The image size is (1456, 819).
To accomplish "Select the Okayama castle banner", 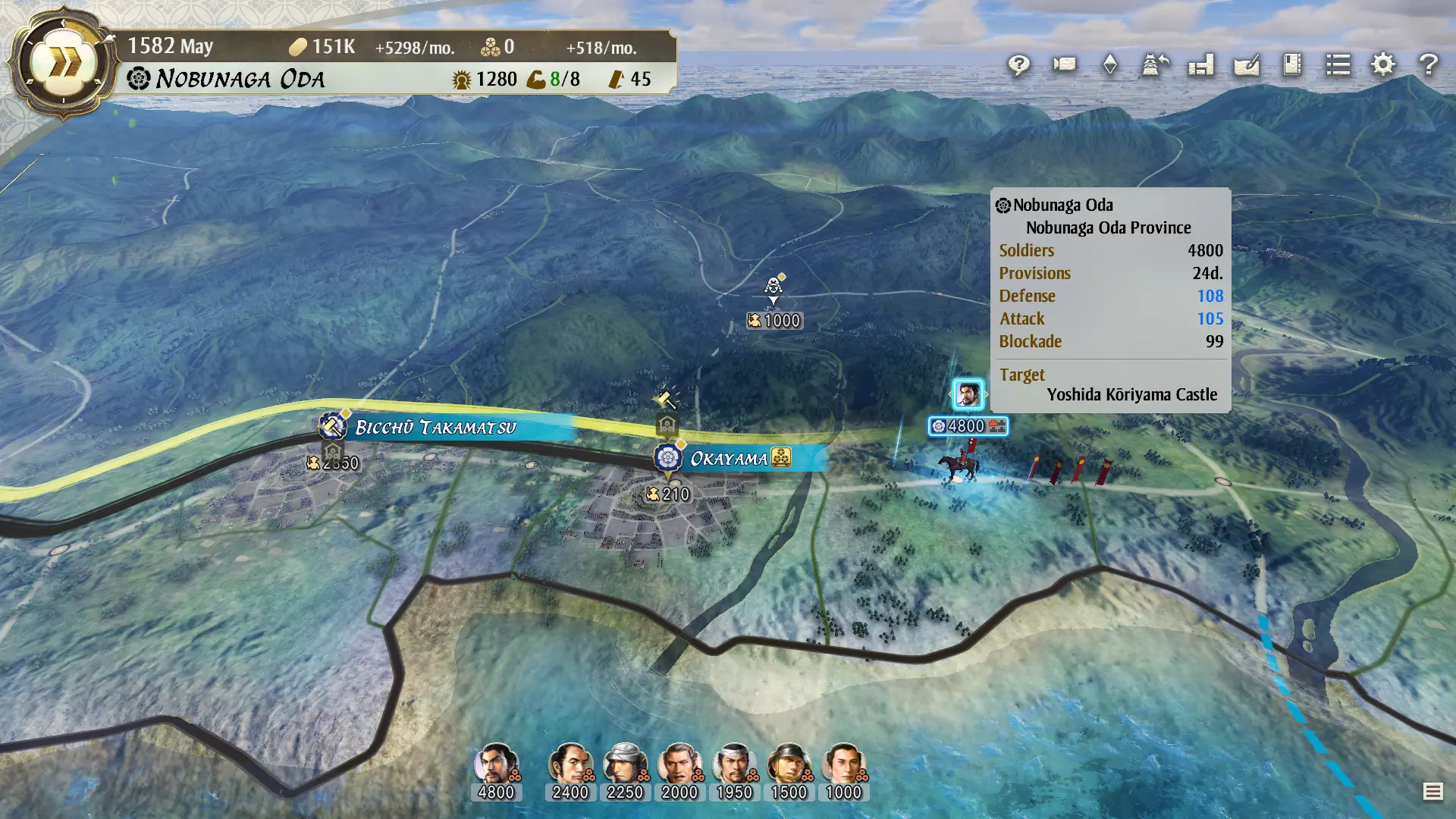I will click(x=668, y=457).
